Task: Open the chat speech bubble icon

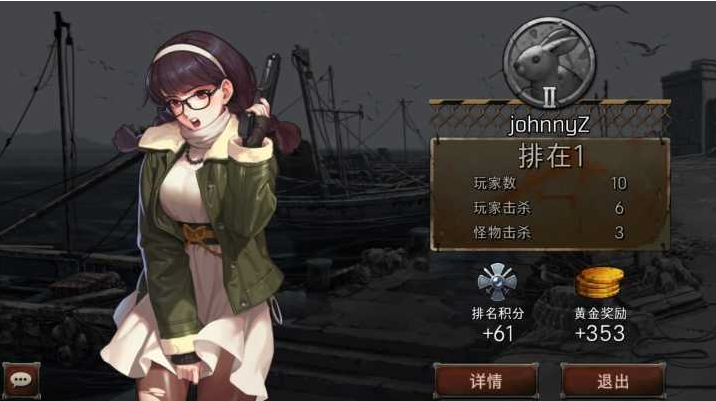Action: click(18, 380)
